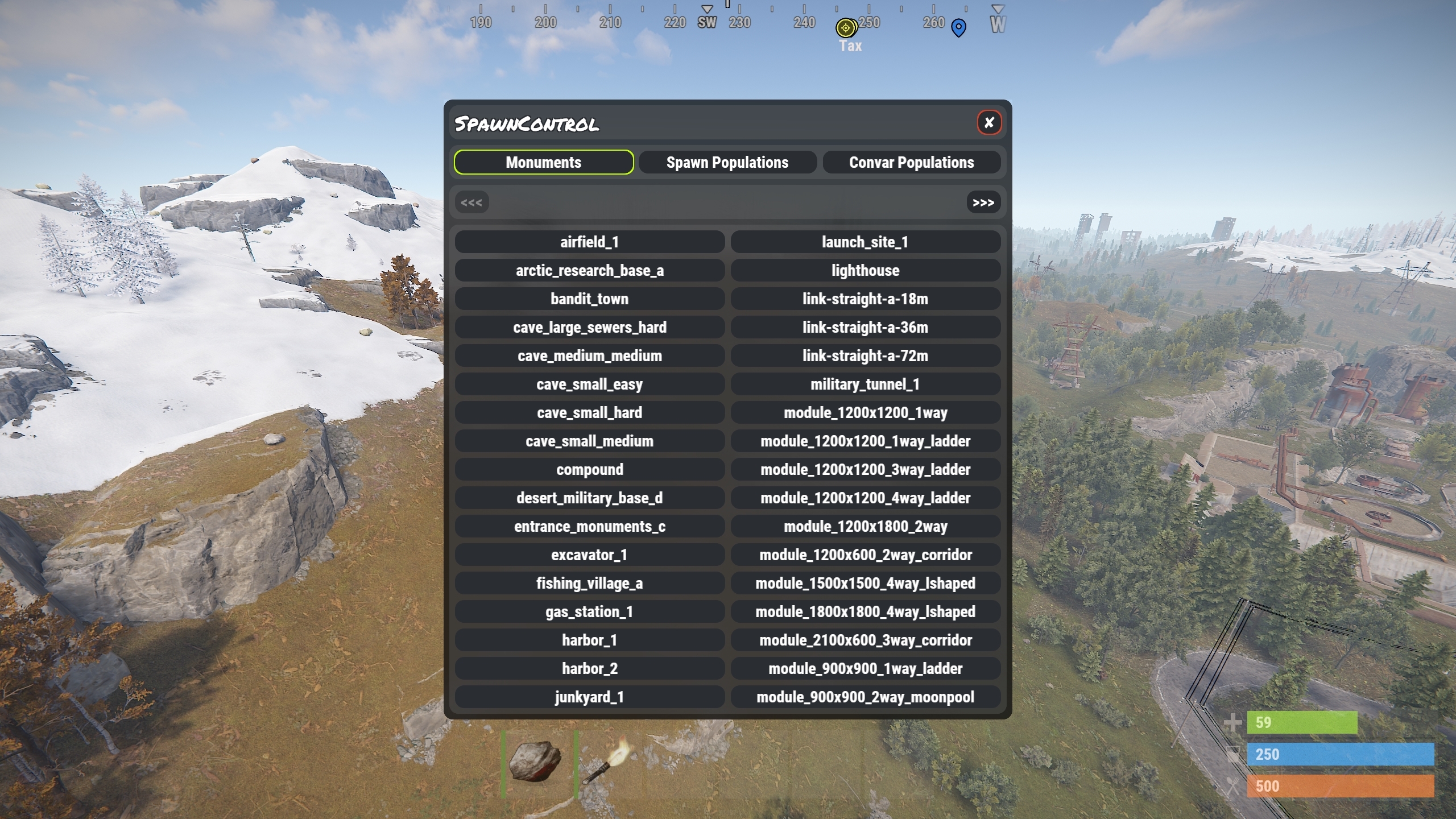Select the bandit_town entry
The image size is (1456, 819).
(x=589, y=299)
